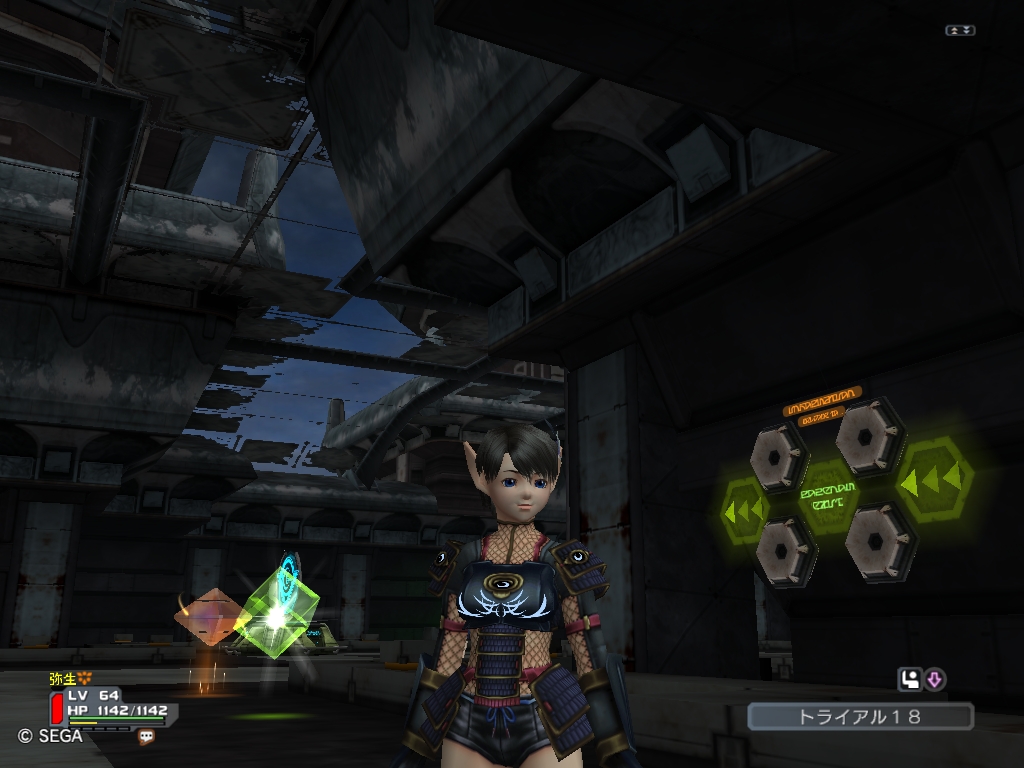Viewport: 1024px width, 768px height.
Task: Click the pink down-arrow icon
Action: tap(935, 680)
